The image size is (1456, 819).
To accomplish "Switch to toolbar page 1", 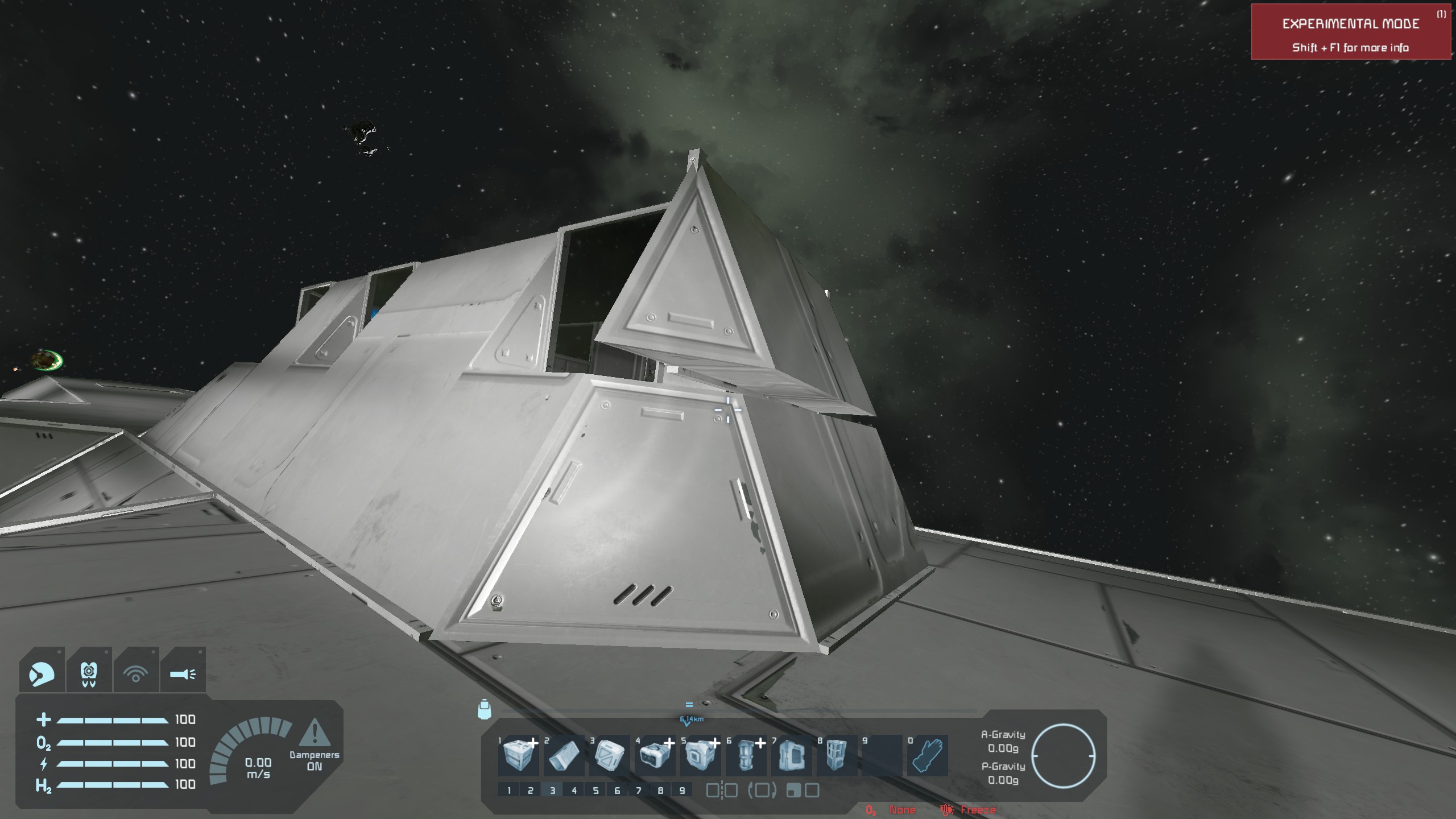I will (509, 790).
